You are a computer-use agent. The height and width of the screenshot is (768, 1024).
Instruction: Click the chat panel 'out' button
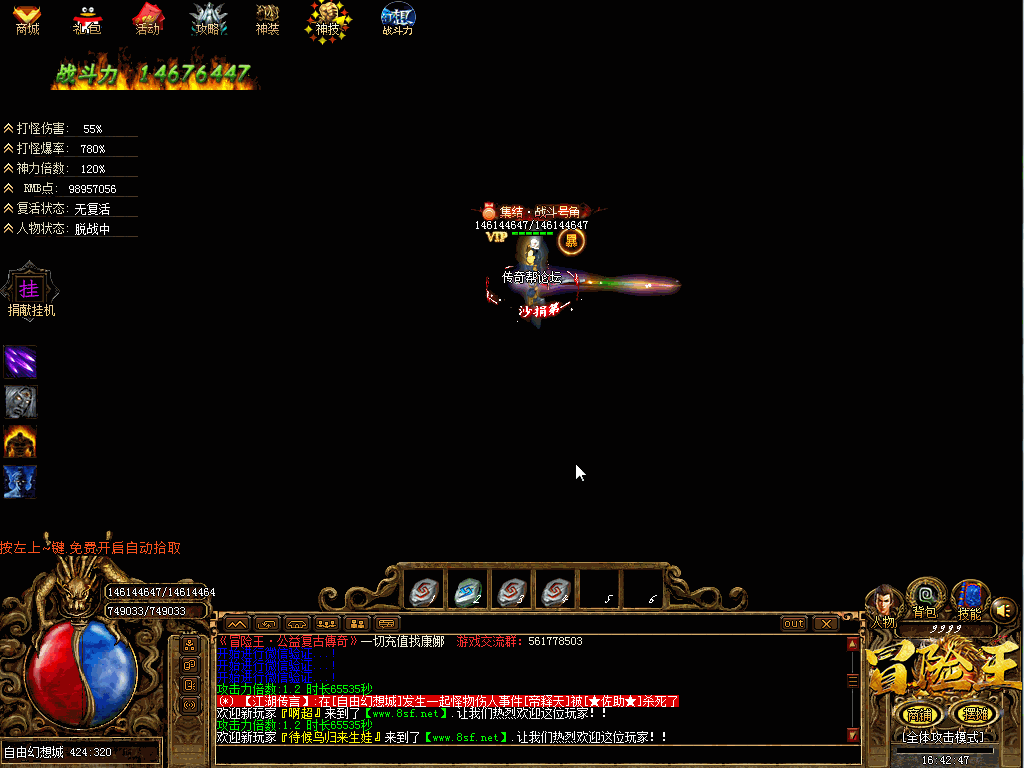[793, 623]
